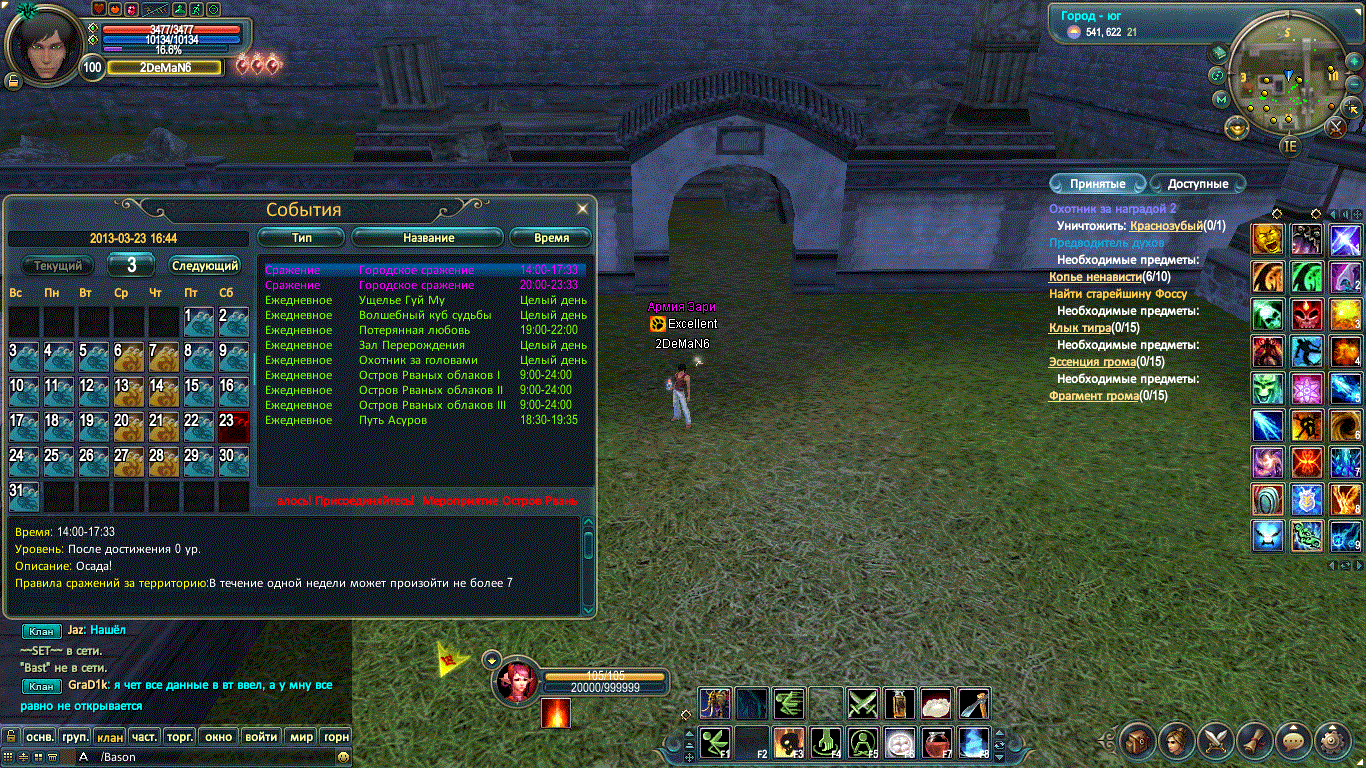Track the Копье ненависти quest item link
The width and height of the screenshot is (1366, 768).
1095,277
